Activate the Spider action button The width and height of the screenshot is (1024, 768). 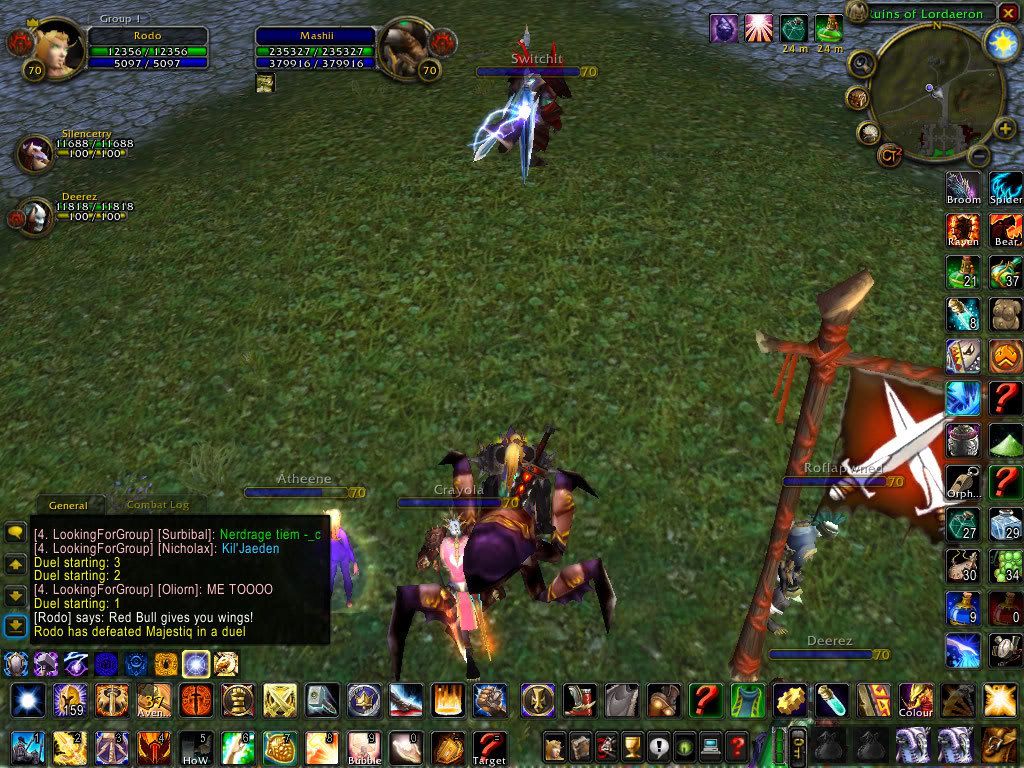1006,188
